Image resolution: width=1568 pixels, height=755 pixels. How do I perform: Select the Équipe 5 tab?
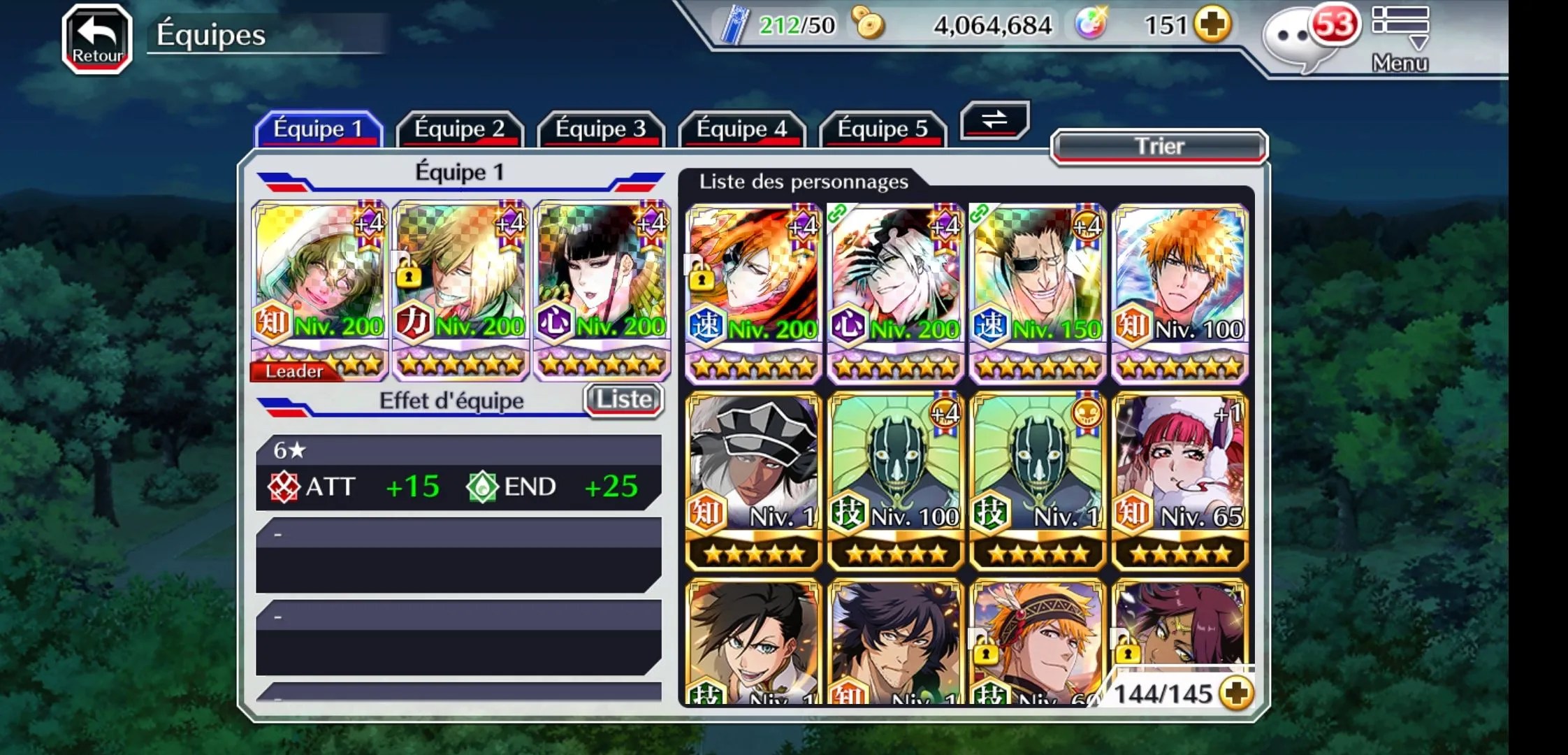(x=883, y=129)
